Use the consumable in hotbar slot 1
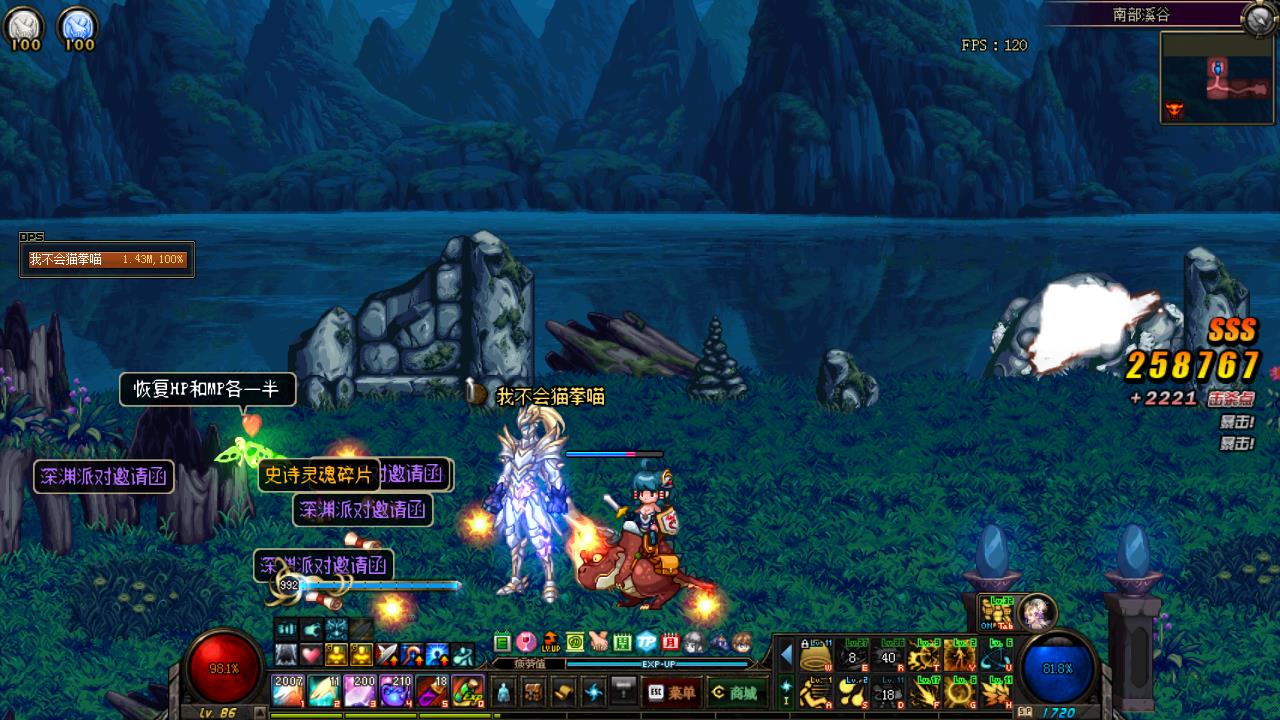 tap(288, 691)
